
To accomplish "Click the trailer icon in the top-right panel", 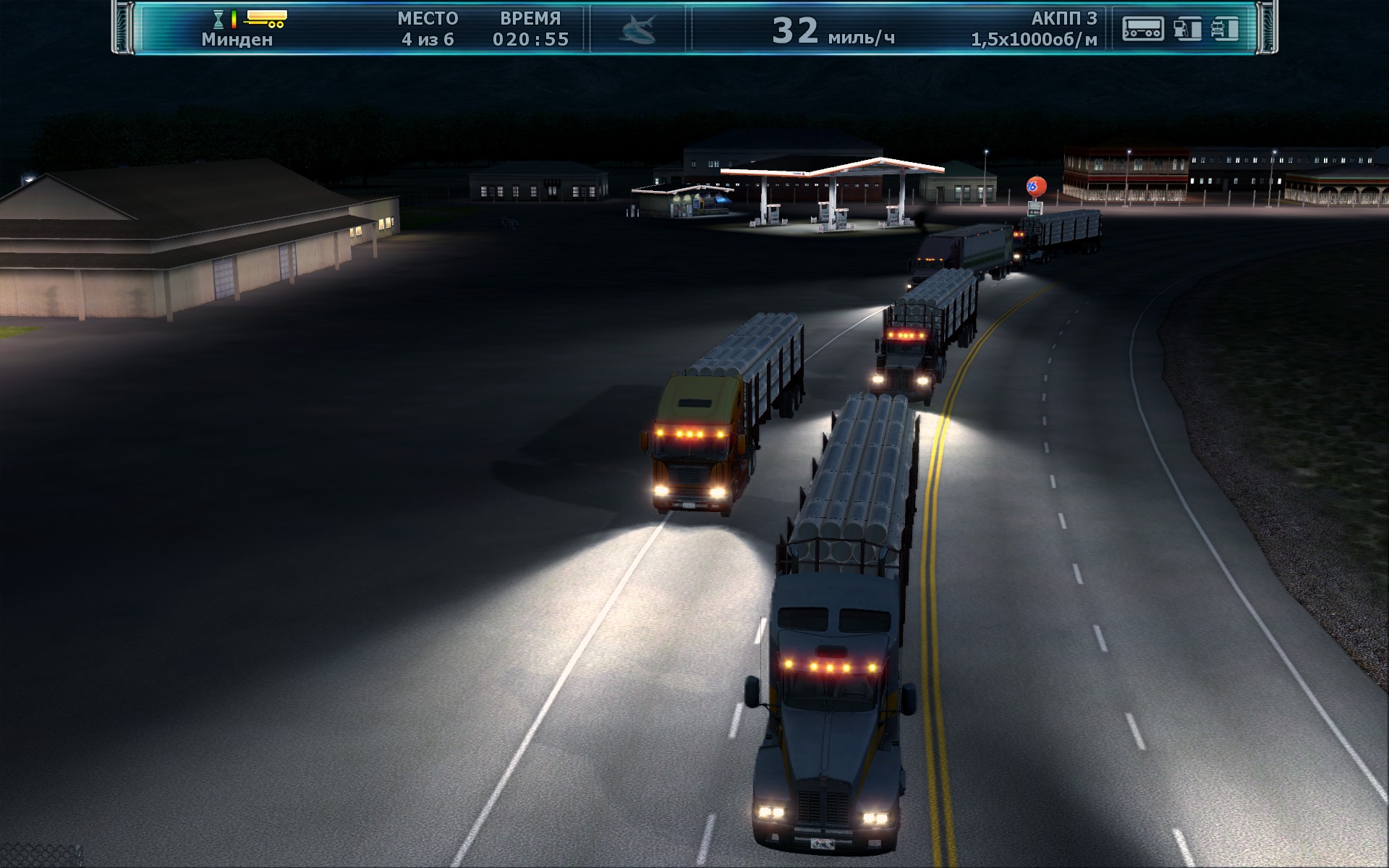I will coord(1143,29).
